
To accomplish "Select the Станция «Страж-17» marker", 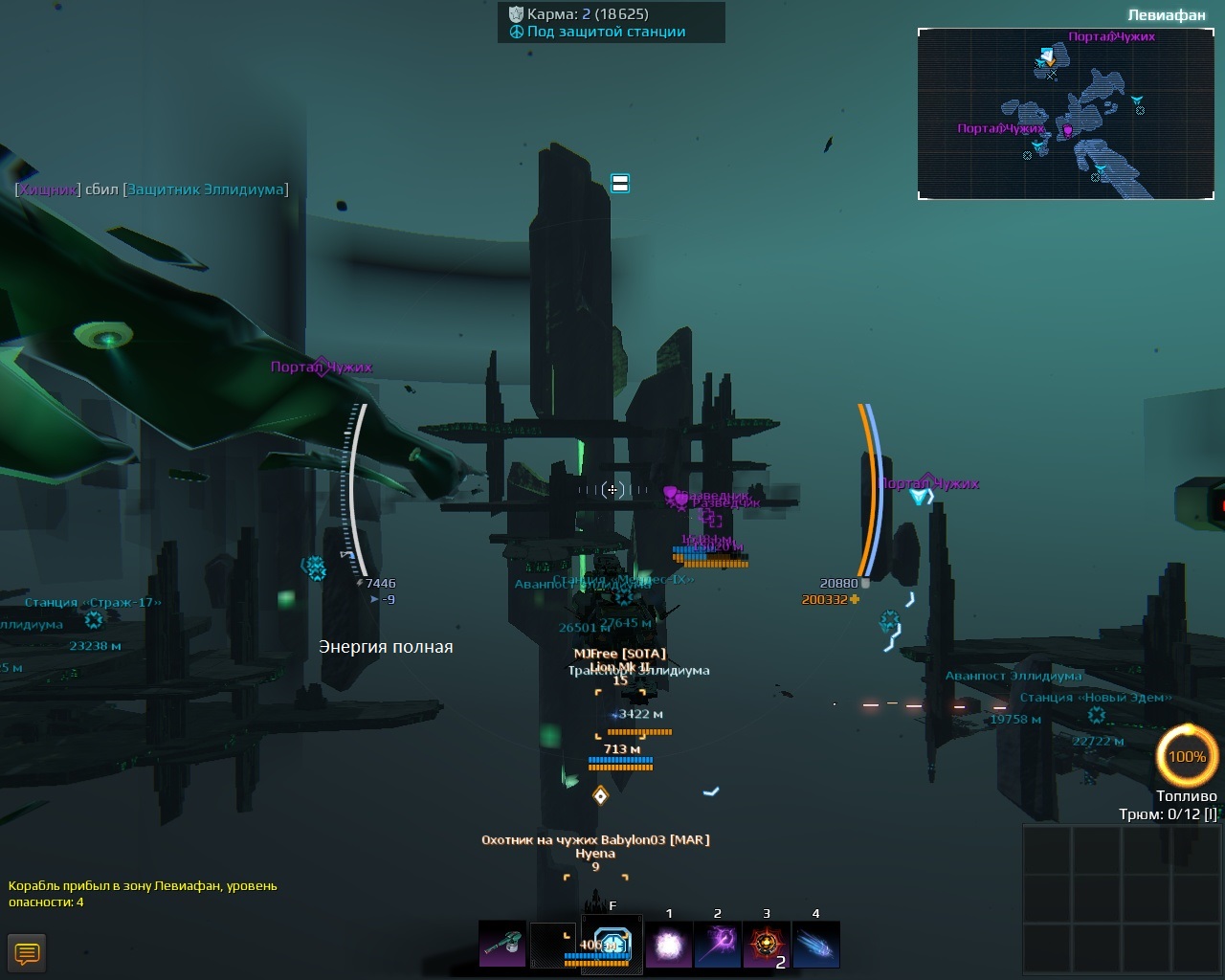I will (x=93, y=603).
